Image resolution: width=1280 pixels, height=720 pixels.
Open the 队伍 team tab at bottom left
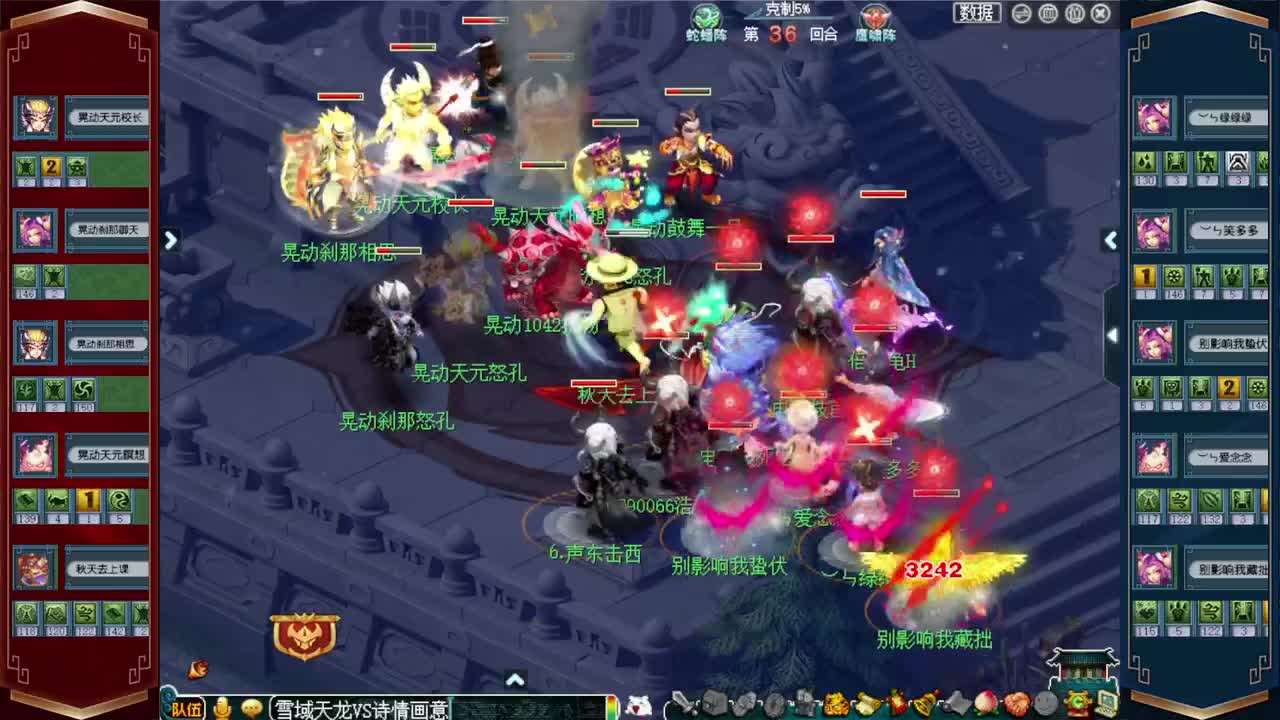point(187,708)
